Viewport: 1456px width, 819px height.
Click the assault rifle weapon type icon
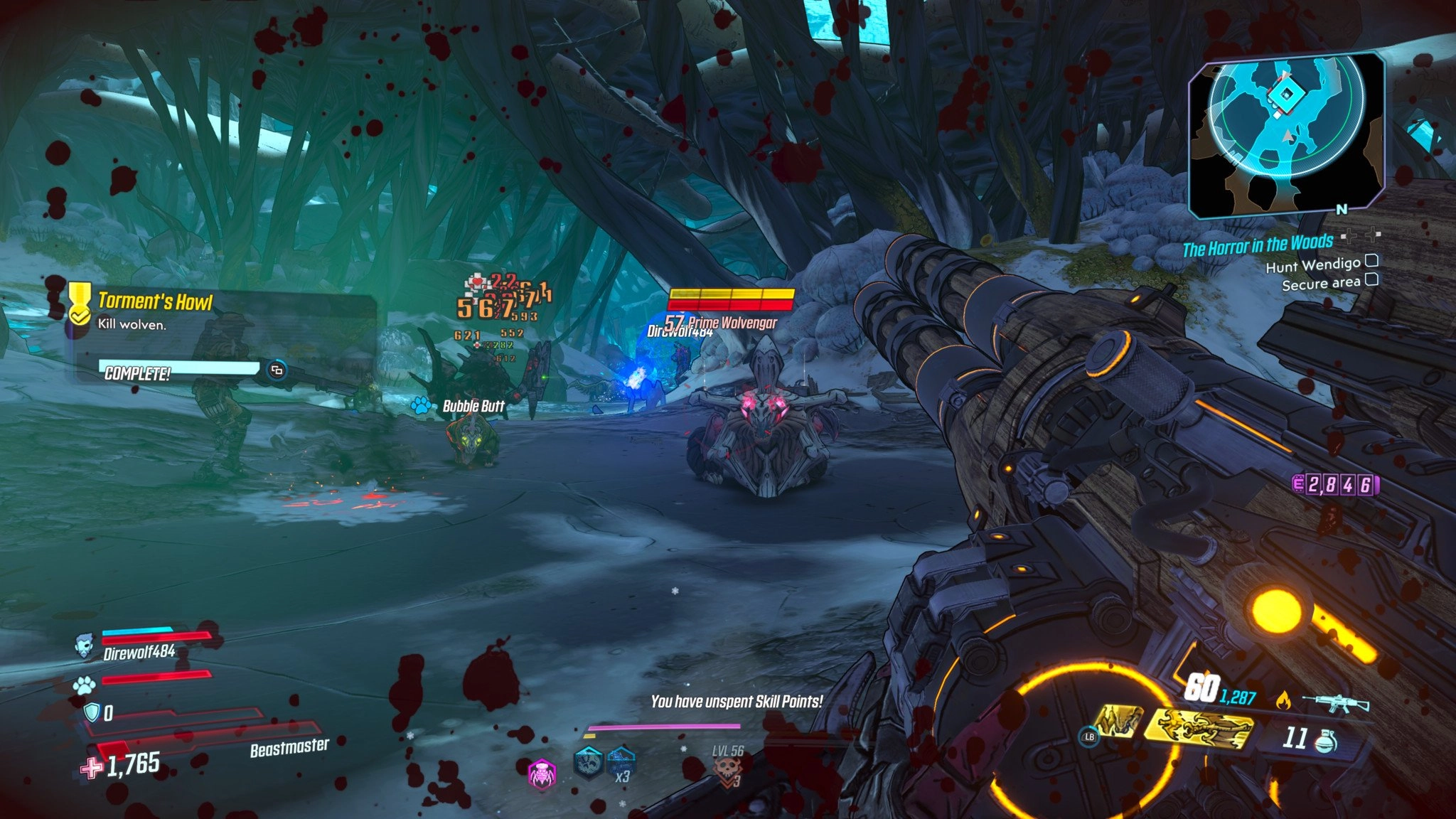click(1335, 702)
